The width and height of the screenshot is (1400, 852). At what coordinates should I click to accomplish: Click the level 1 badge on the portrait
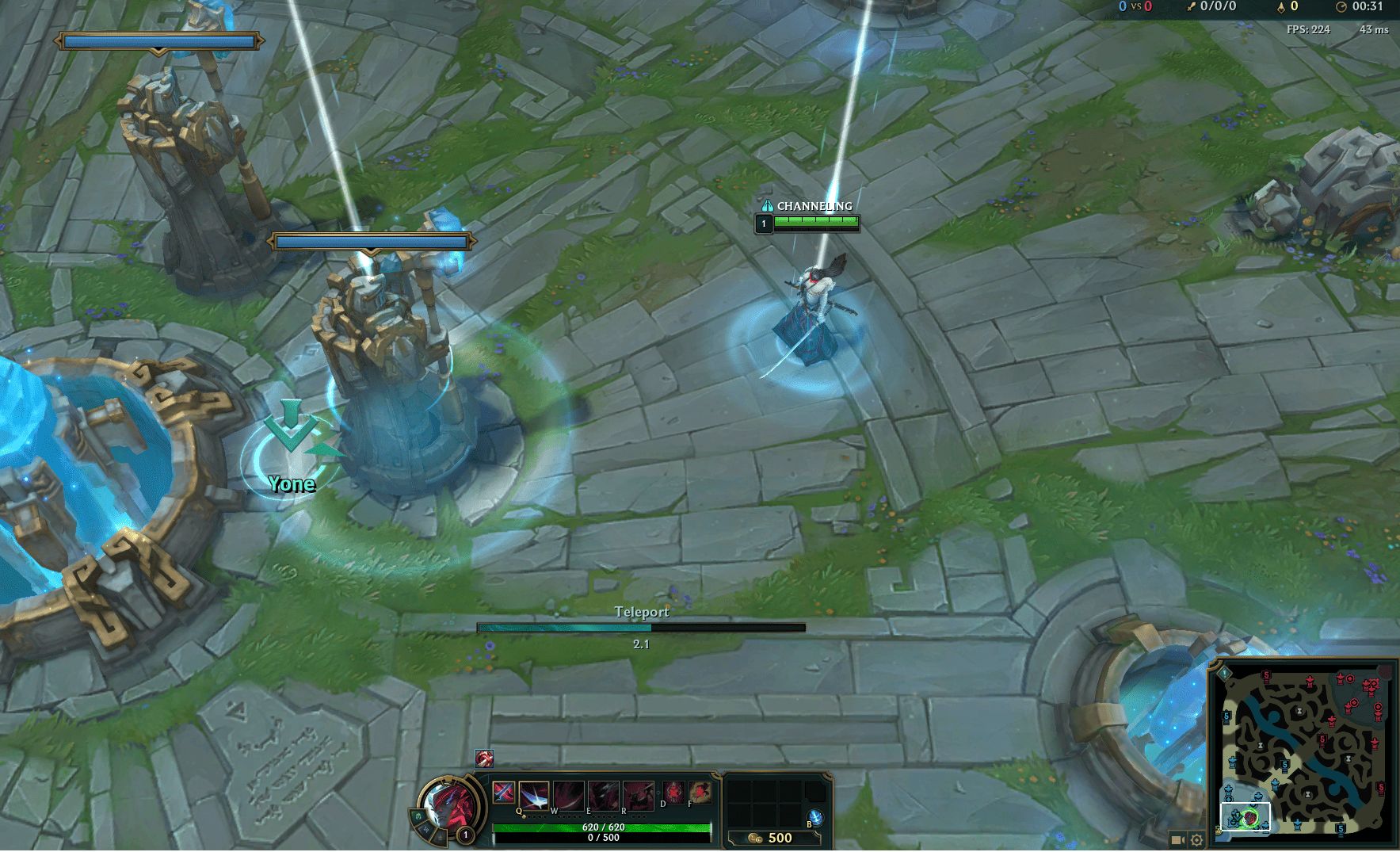point(465,834)
